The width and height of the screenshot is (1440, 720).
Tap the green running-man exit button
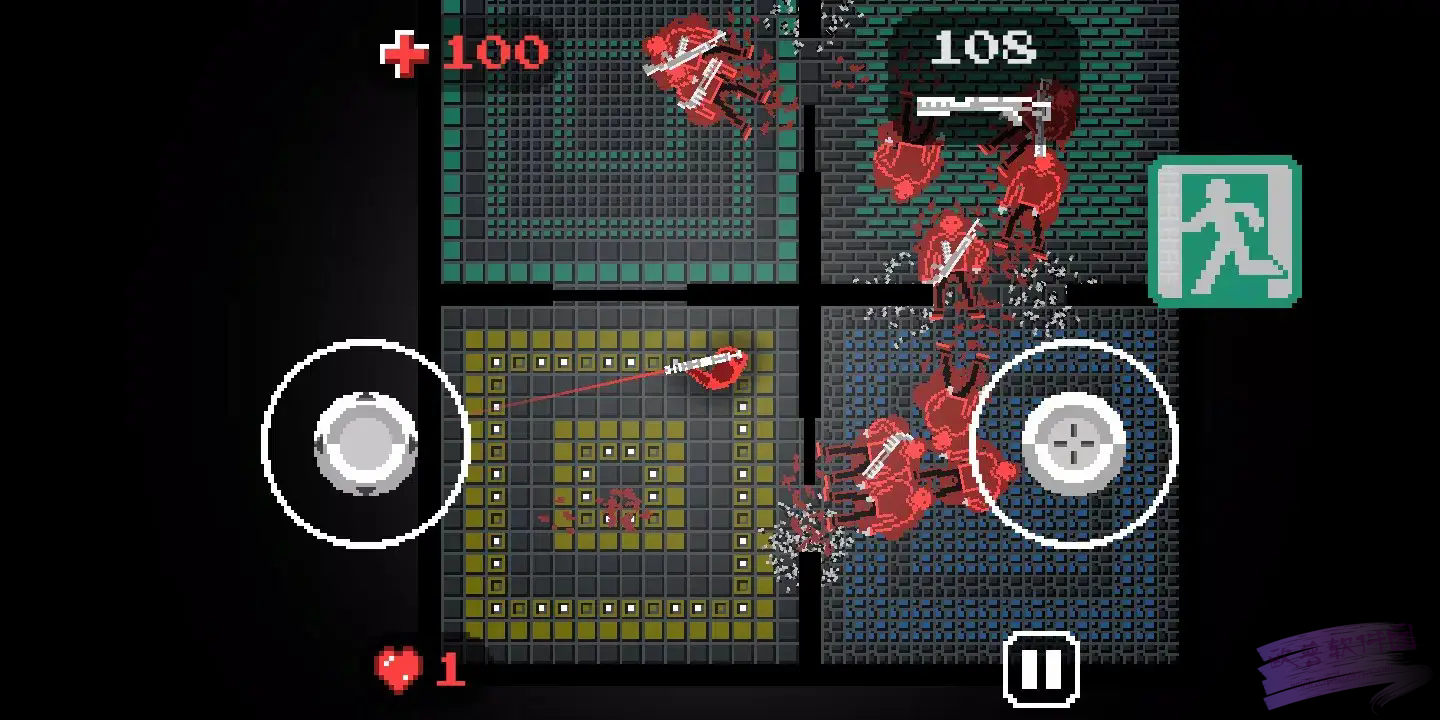[1224, 230]
